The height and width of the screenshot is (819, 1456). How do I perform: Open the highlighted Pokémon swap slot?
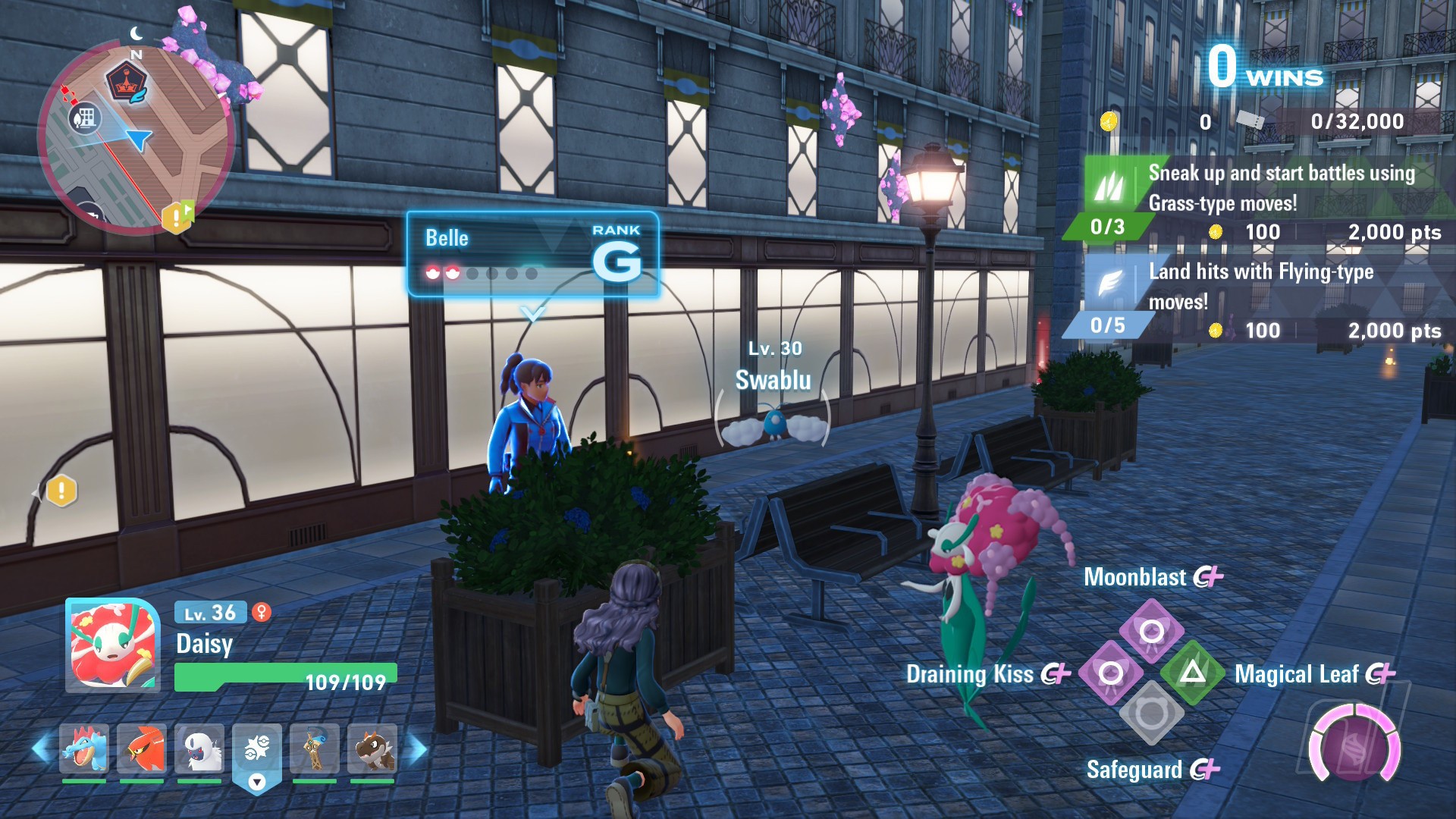pos(257,752)
